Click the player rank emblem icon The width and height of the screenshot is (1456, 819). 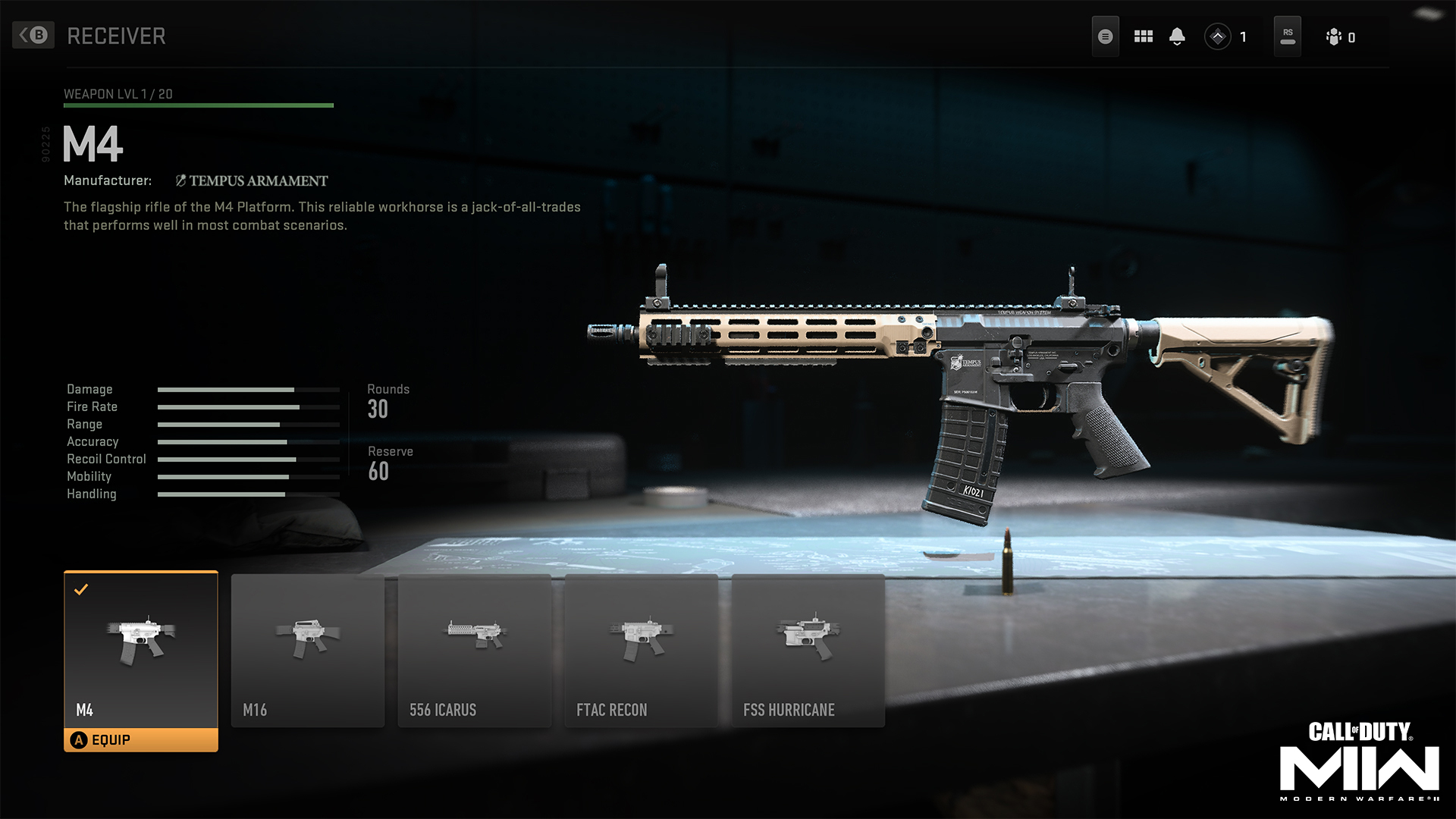click(1219, 36)
